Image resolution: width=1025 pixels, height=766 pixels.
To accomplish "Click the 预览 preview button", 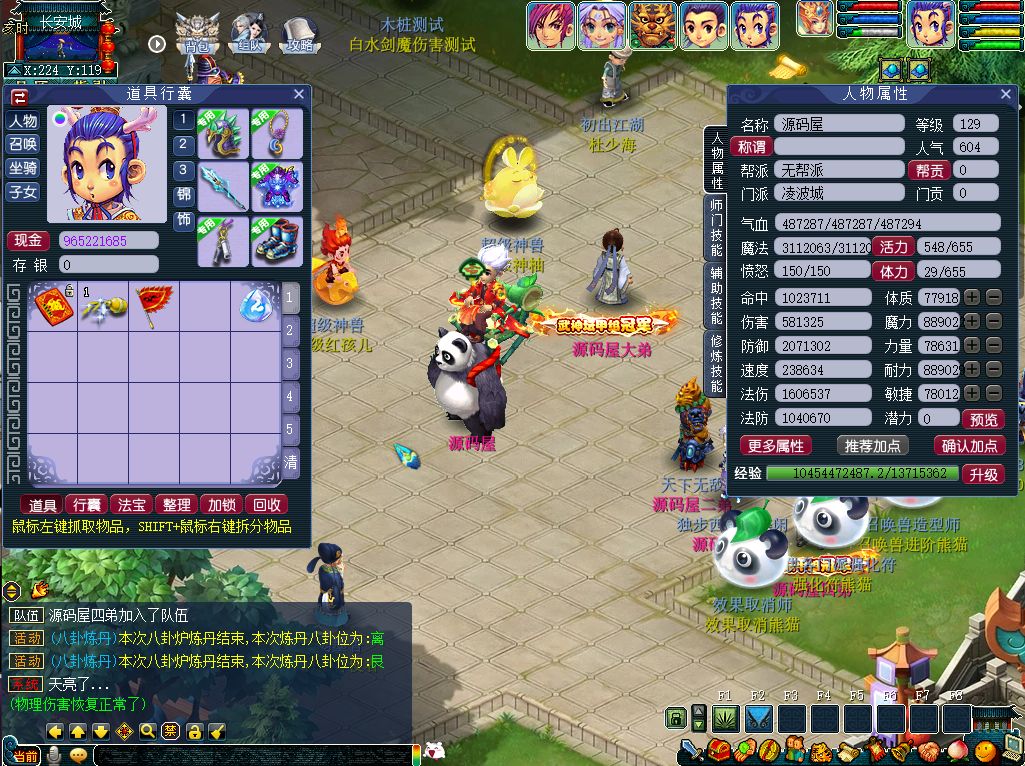I will [983, 420].
